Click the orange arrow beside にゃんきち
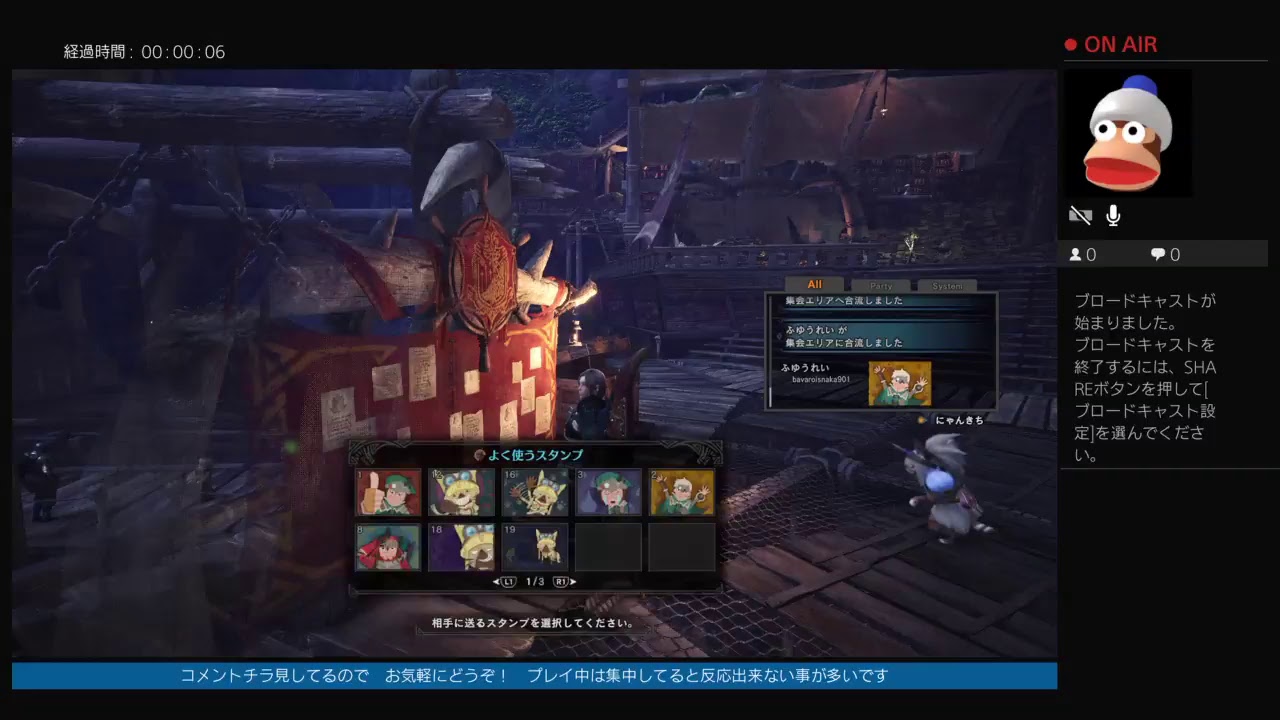 point(922,419)
